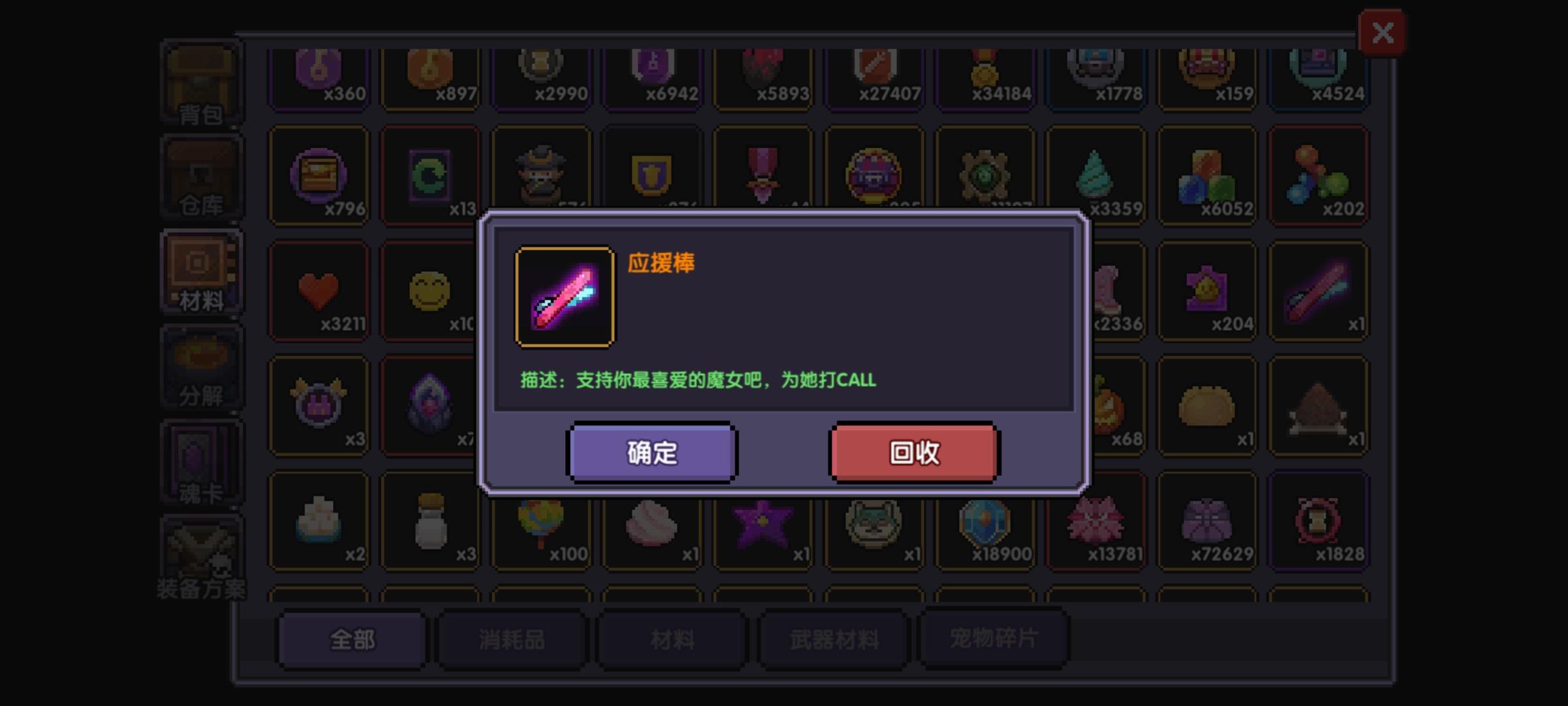Click the glowing 应援棒 light stick thumbnail
The width and height of the screenshot is (1568, 706).
point(564,295)
